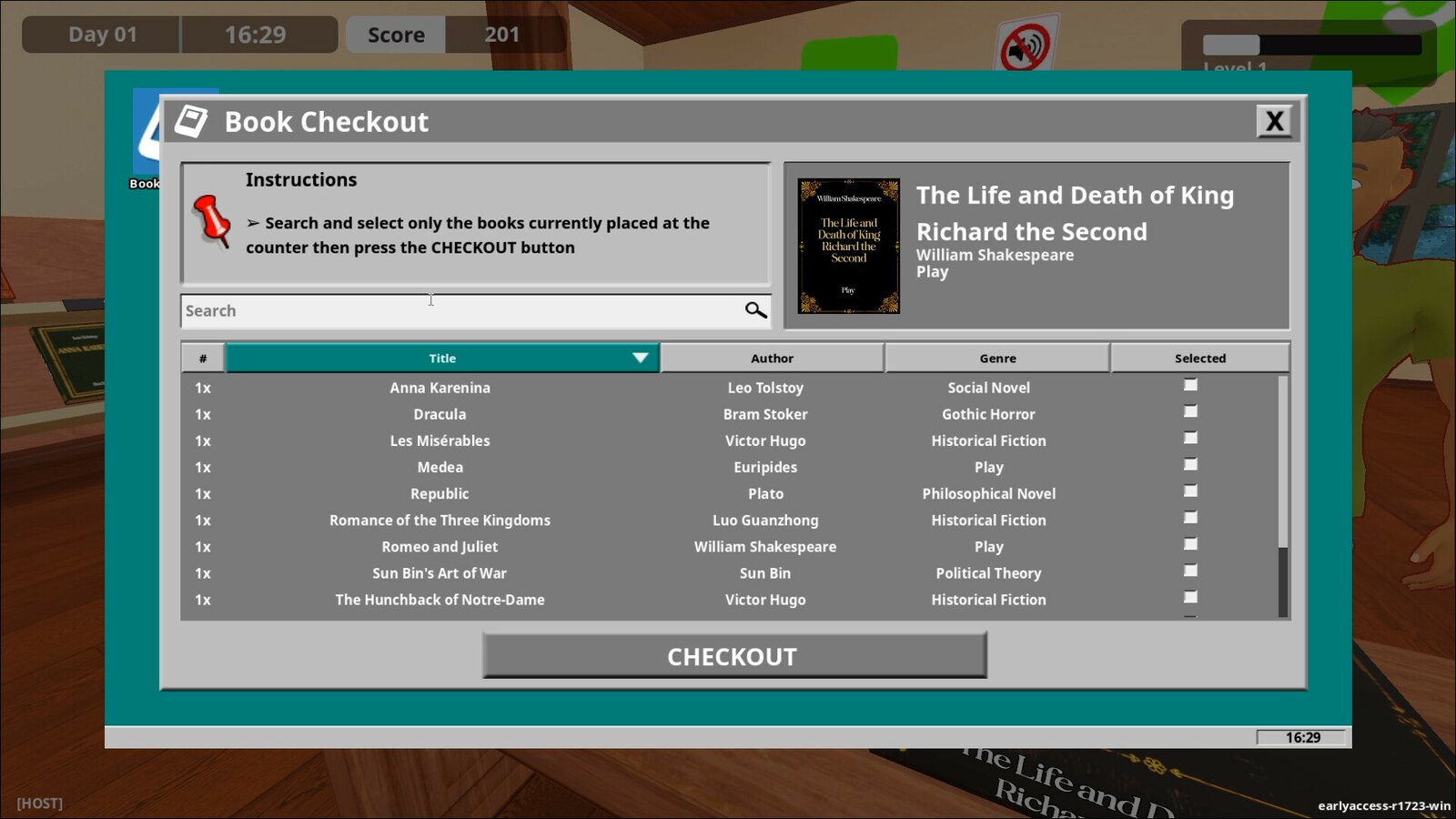Image resolution: width=1456 pixels, height=819 pixels.
Task: Click the # column header
Action: coord(202,358)
